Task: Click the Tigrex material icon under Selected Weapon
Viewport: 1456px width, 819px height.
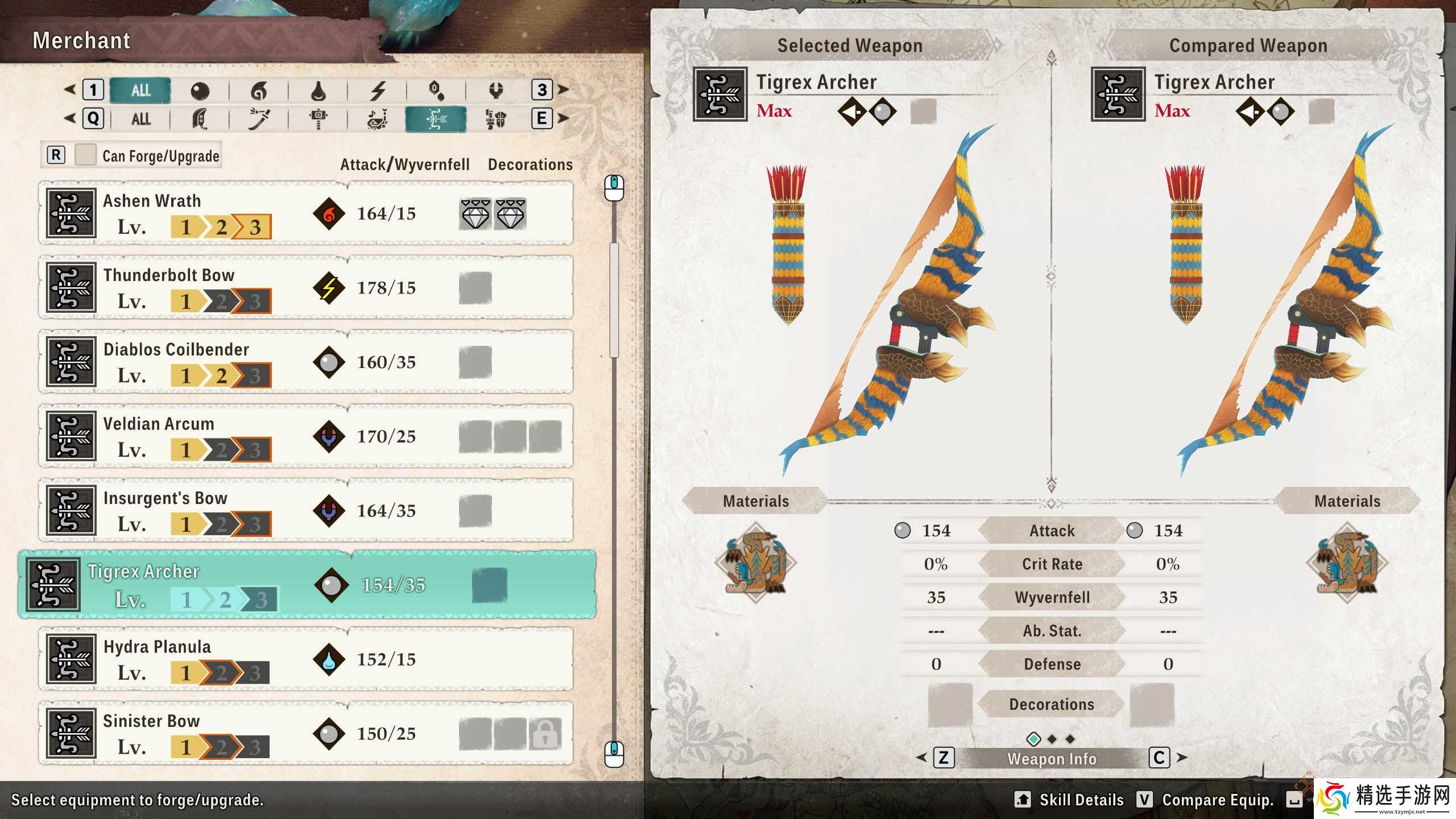Action: point(756,563)
